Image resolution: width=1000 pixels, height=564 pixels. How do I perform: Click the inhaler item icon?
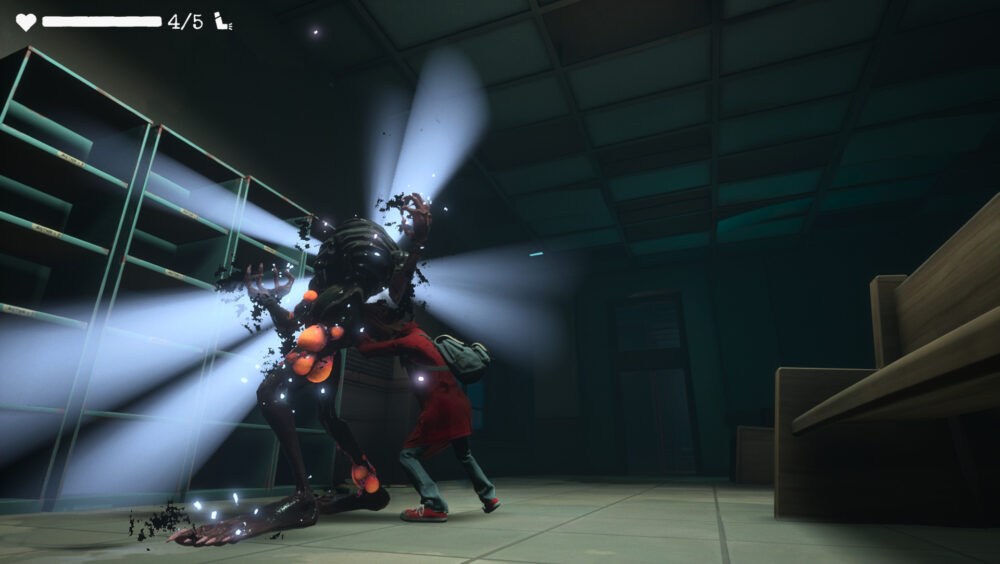[x=222, y=21]
